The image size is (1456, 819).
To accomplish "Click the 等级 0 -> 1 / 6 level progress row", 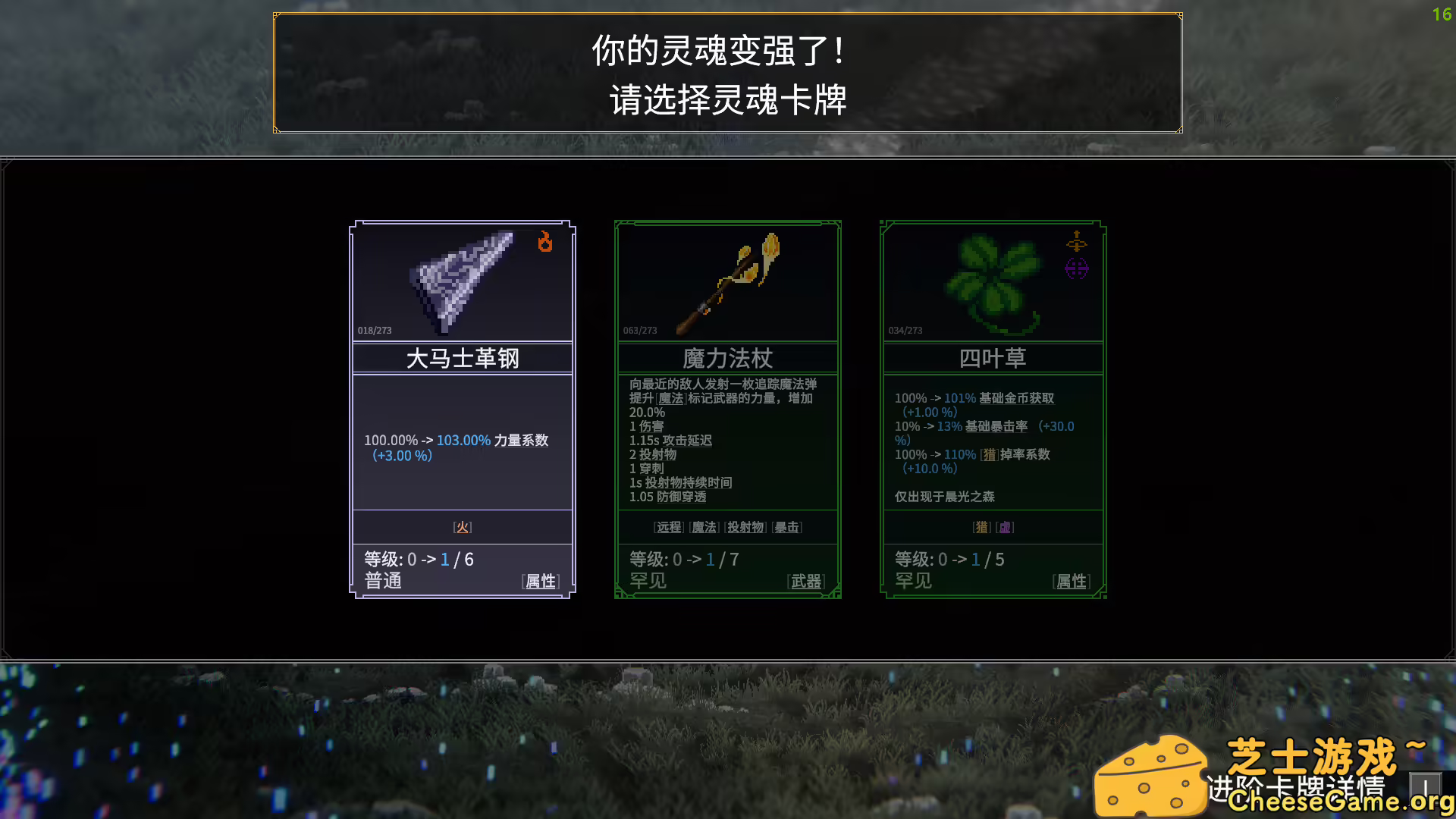I will 418,559.
